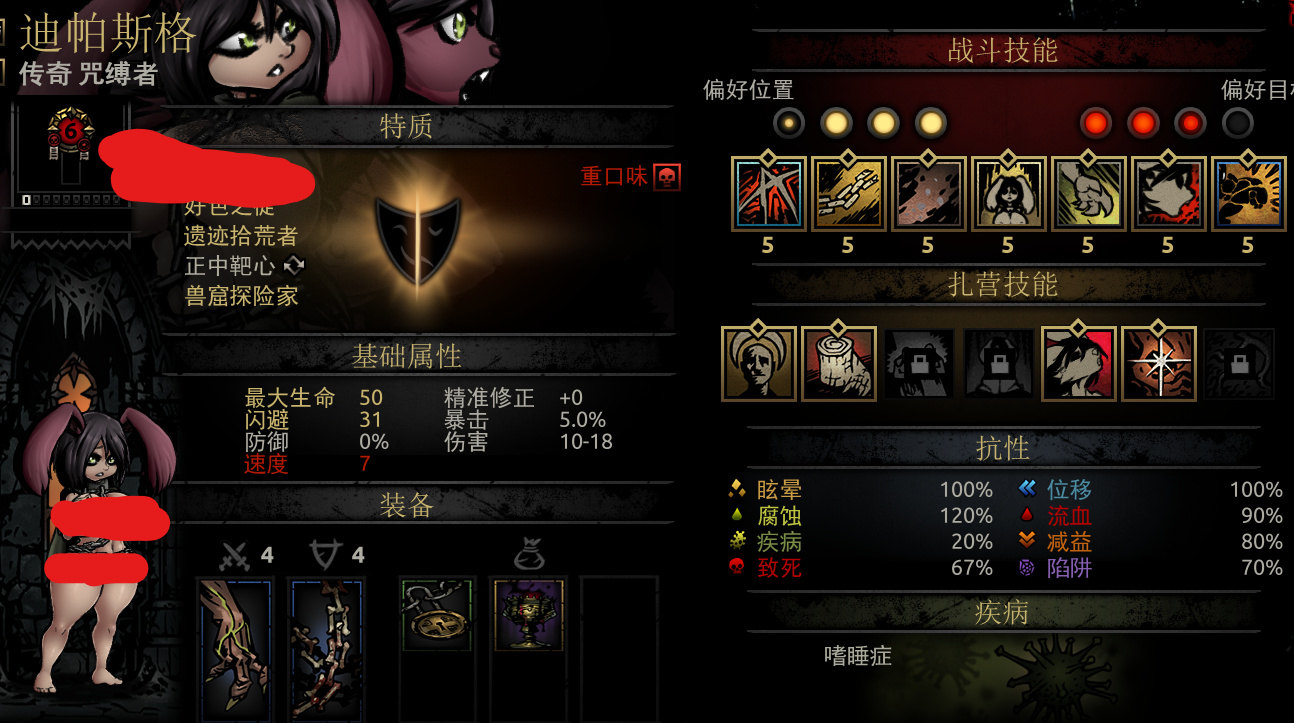
Task: Select the haloed face camping skill
Action: pyautogui.click(x=759, y=364)
